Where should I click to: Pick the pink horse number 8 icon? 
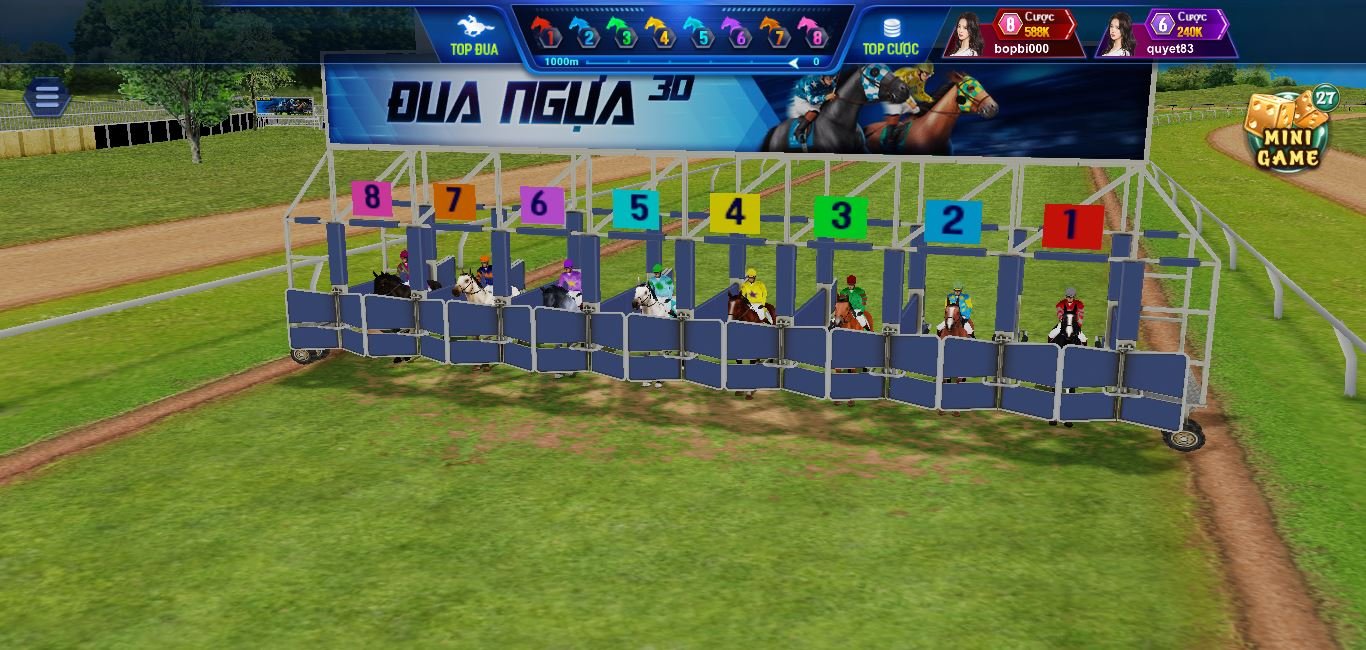tap(815, 32)
